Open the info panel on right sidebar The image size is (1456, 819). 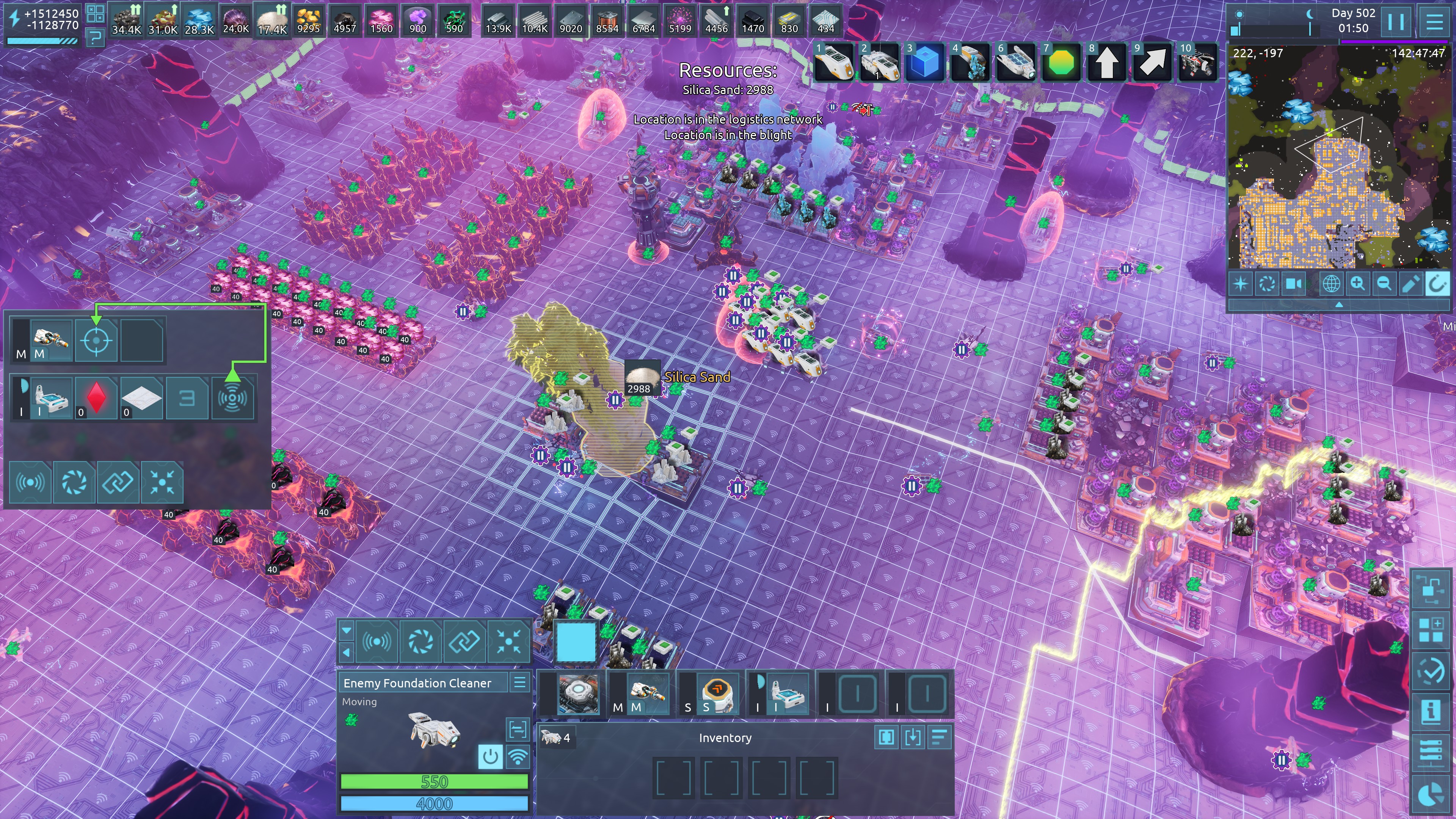(x=1430, y=711)
